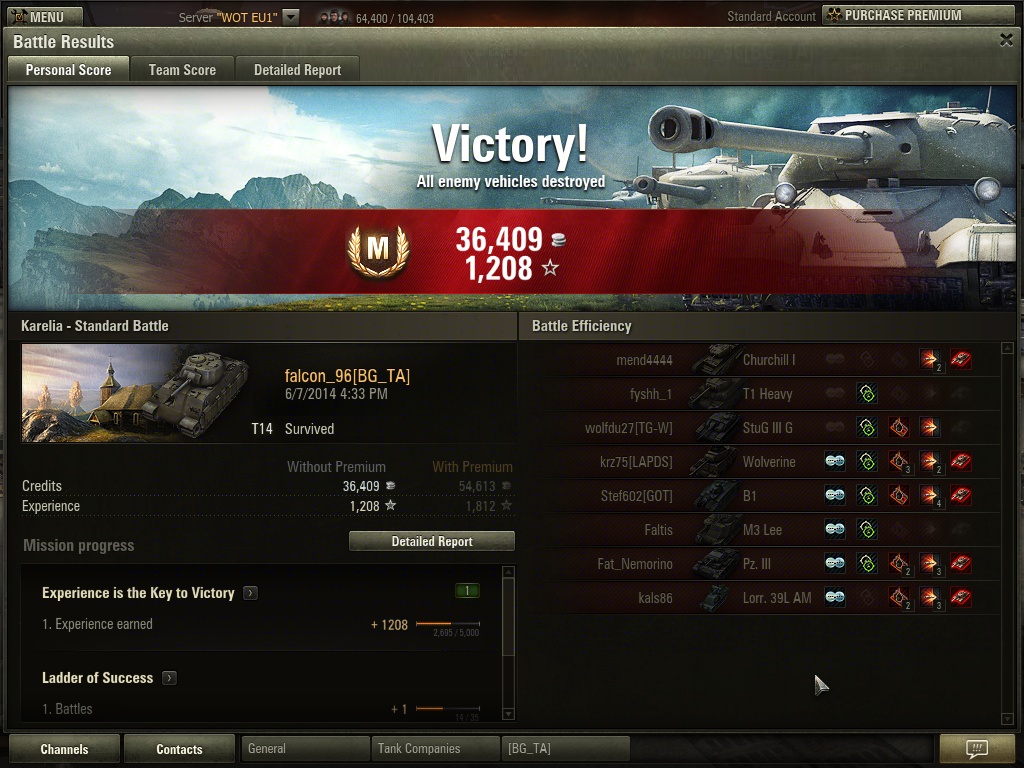Open the Contacts list
The image size is (1024, 768).
[x=179, y=749]
